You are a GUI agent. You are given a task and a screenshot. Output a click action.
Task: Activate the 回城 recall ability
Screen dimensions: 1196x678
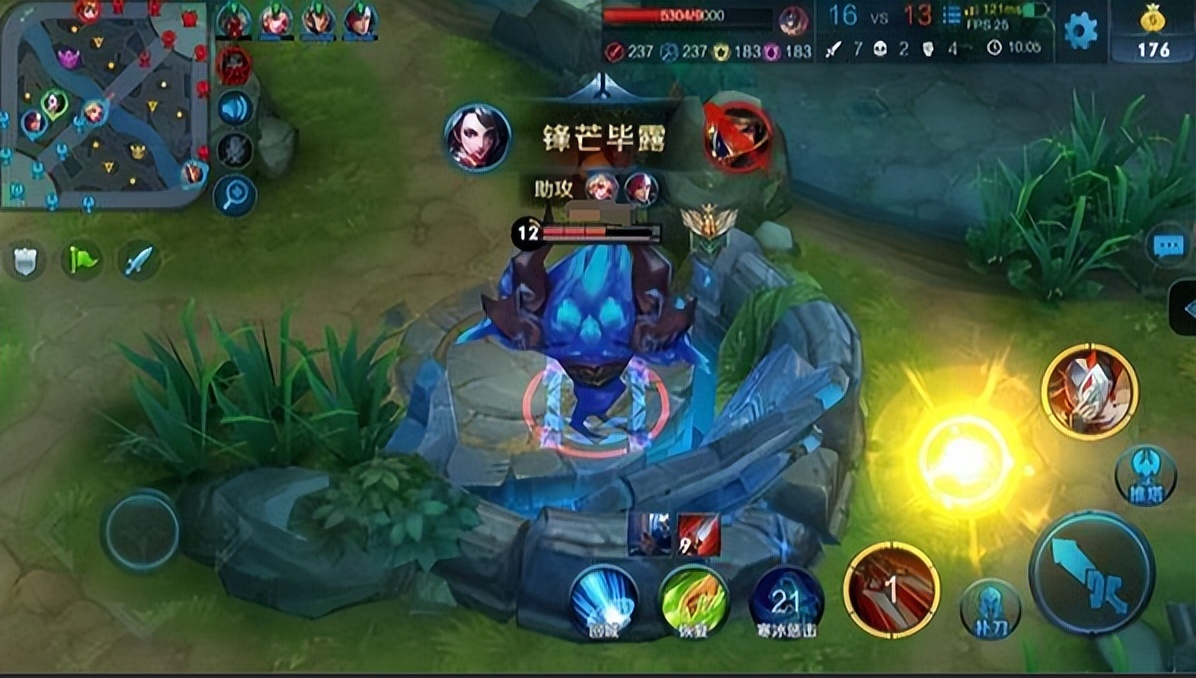(x=603, y=600)
